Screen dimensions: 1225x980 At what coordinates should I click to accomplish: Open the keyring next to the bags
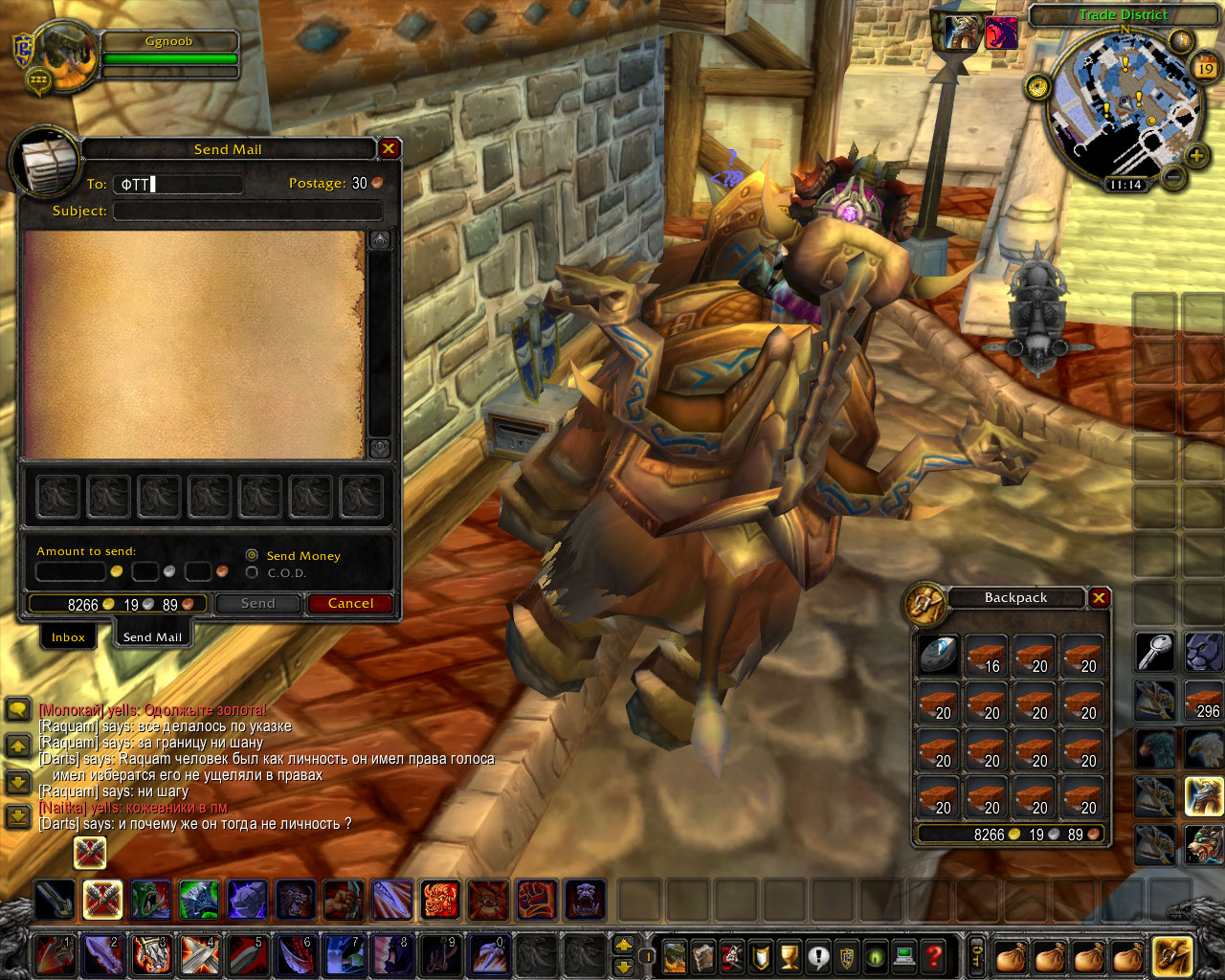click(x=977, y=954)
